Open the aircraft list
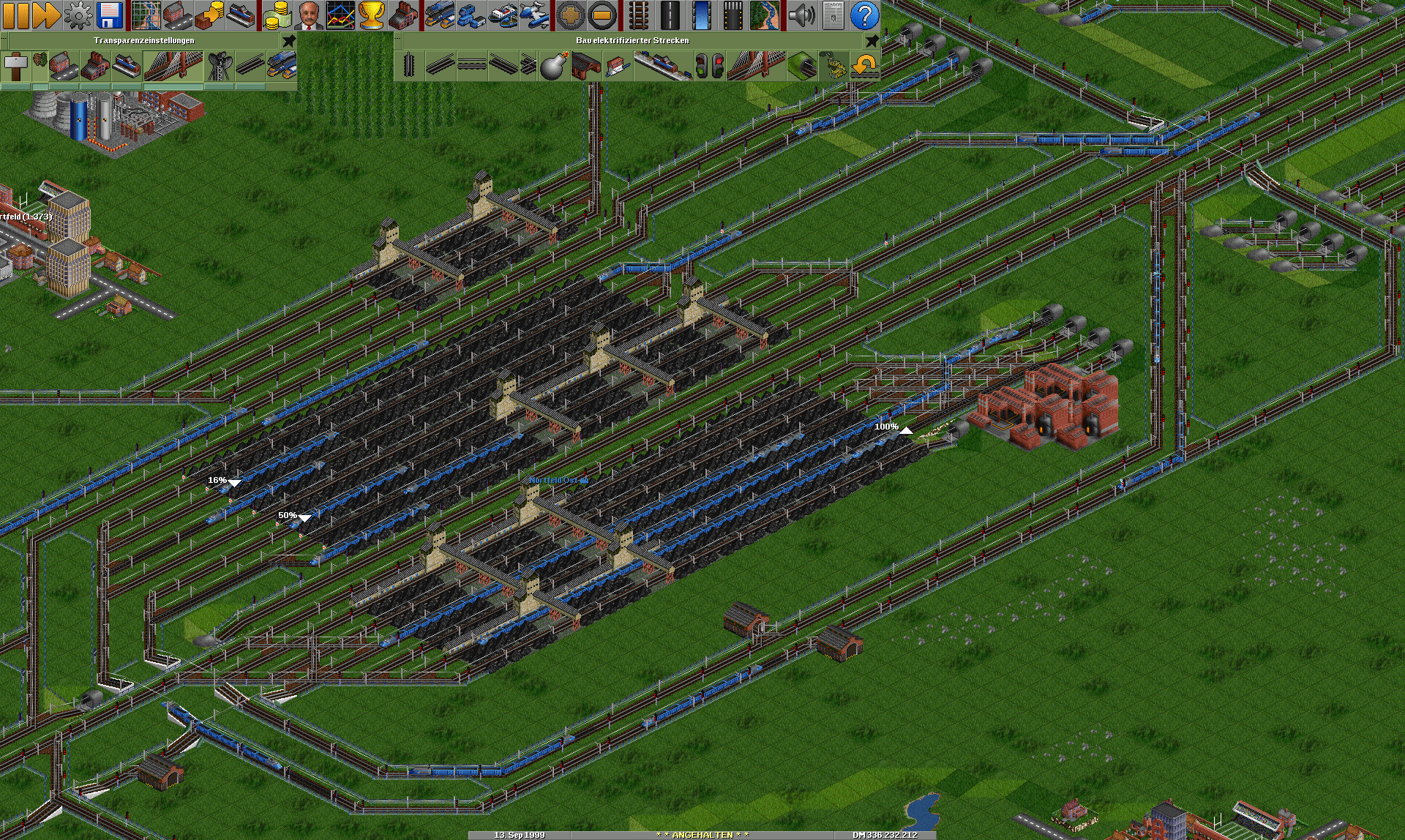The width and height of the screenshot is (1405, 840). (x=534, y=15)
